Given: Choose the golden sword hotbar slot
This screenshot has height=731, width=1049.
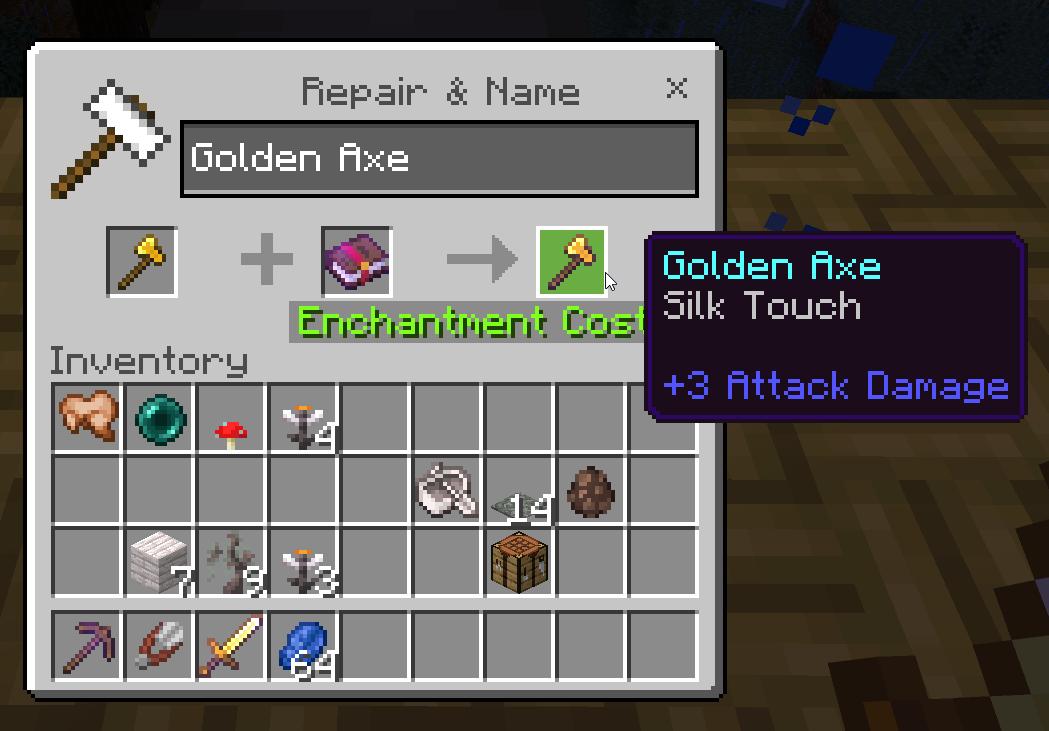Looking at the screenshot, I should 232,645.
